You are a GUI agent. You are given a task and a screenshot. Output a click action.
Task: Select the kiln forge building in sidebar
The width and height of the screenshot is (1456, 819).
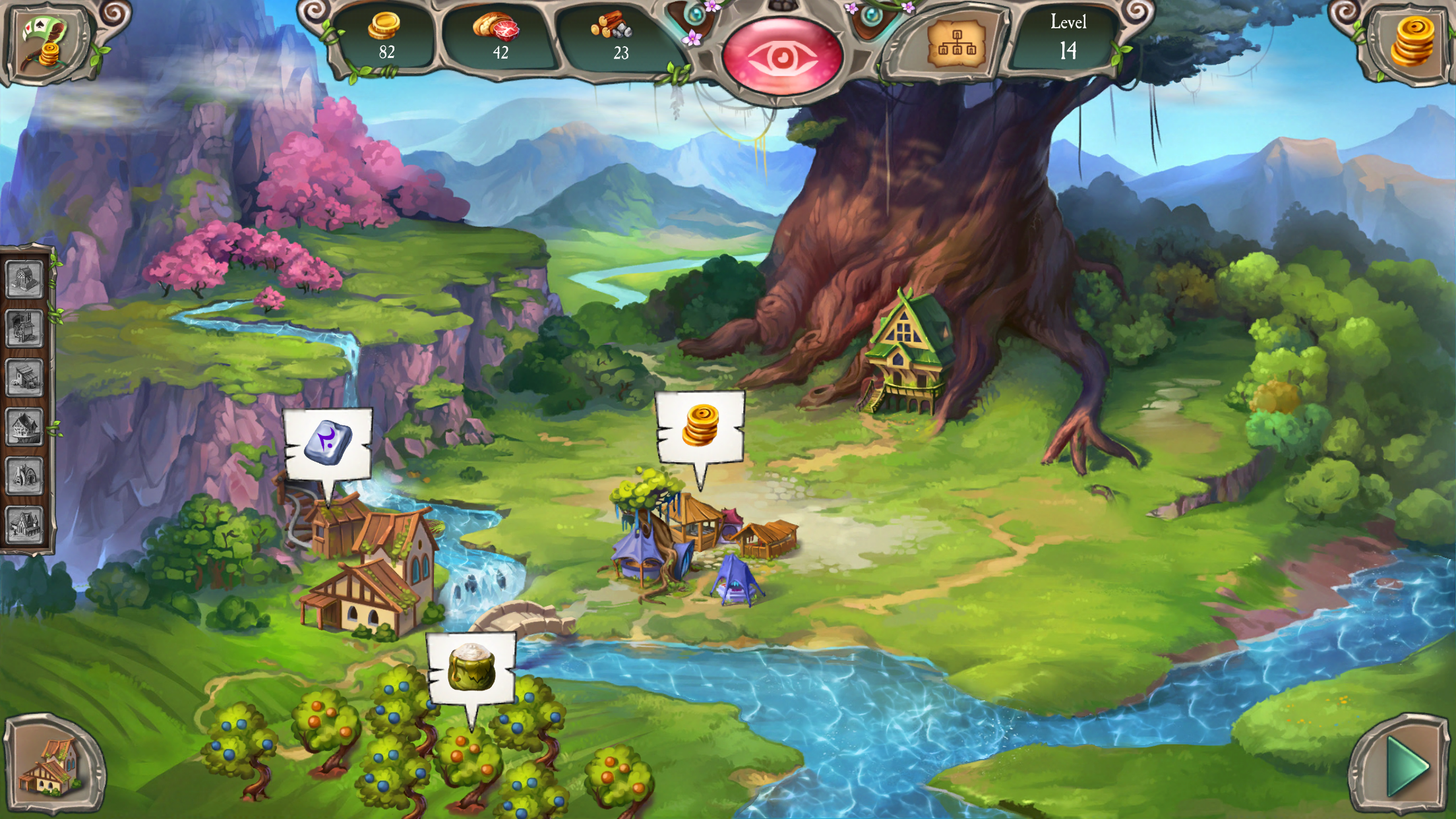(24, 476)
